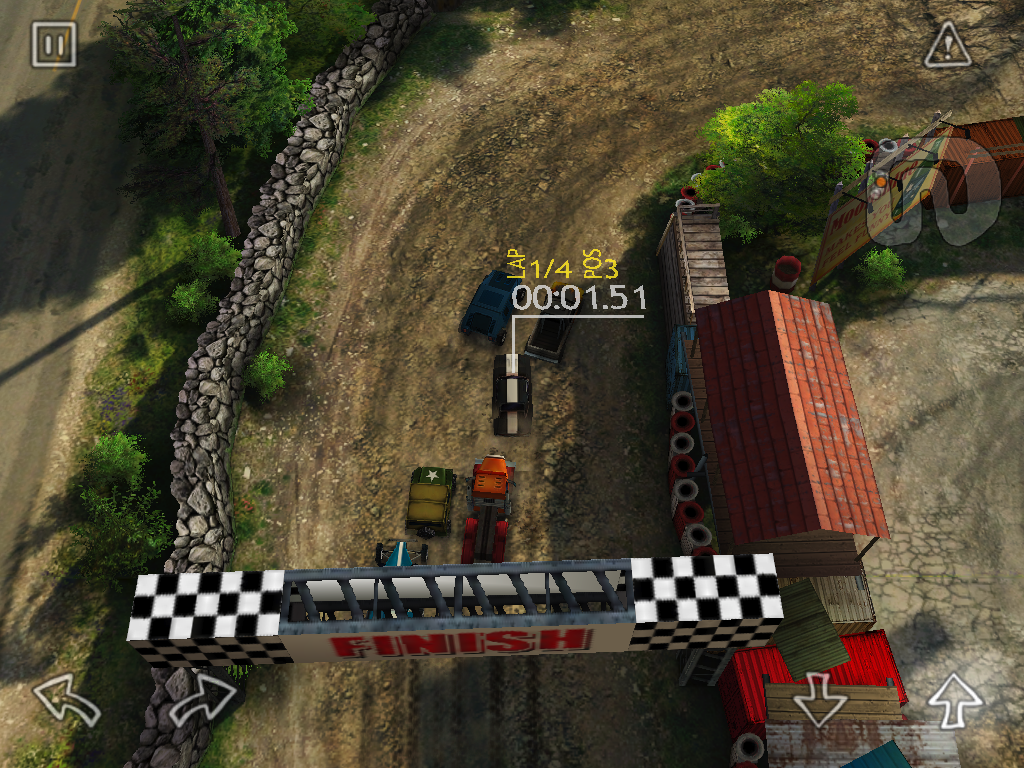Image resolution: width=1024 pixels, height=768 pixels.
Task: Steer right with the right curved arrow
Action: (204, 699)
